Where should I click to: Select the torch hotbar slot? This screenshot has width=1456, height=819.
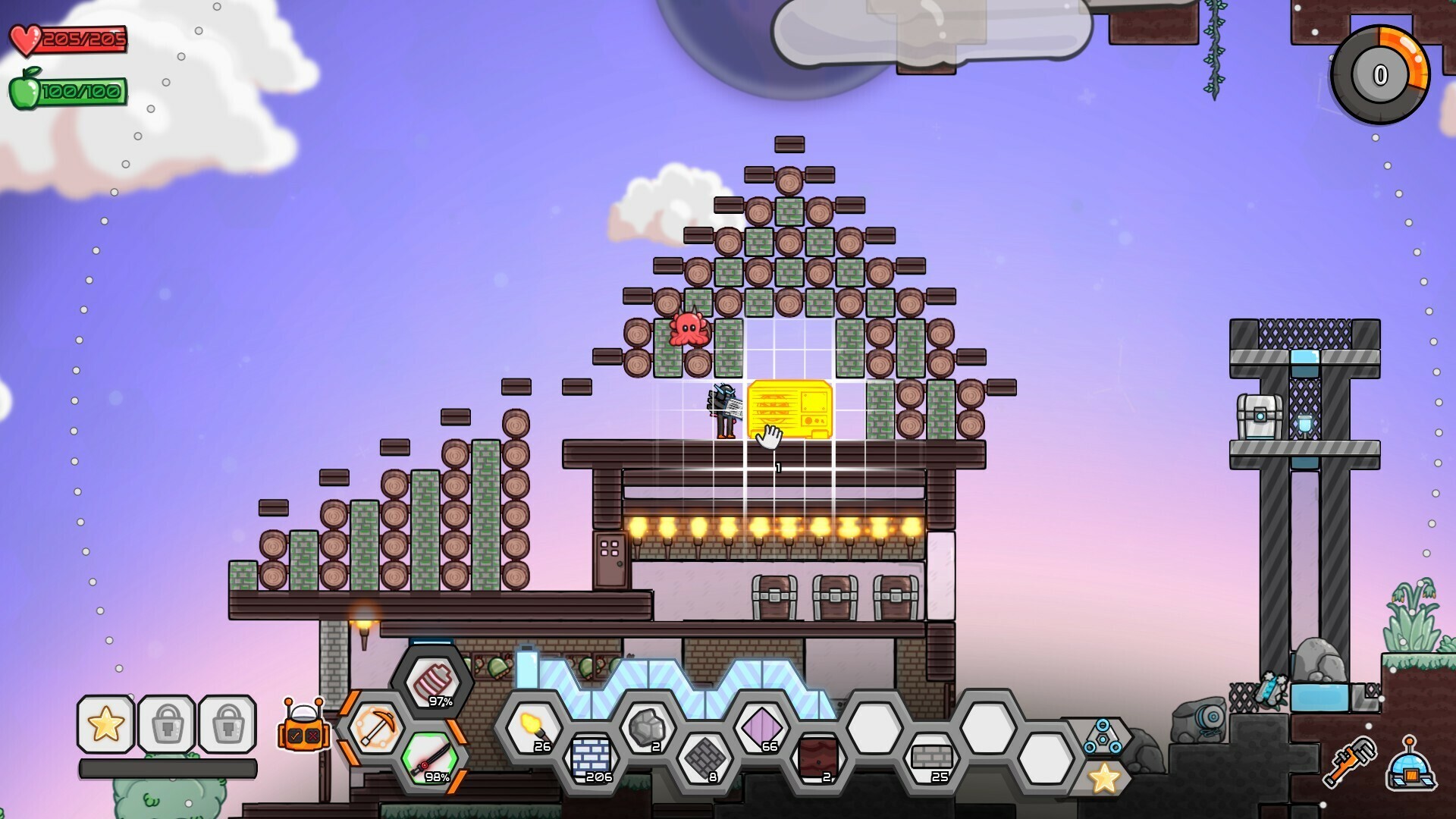point(533,728)
